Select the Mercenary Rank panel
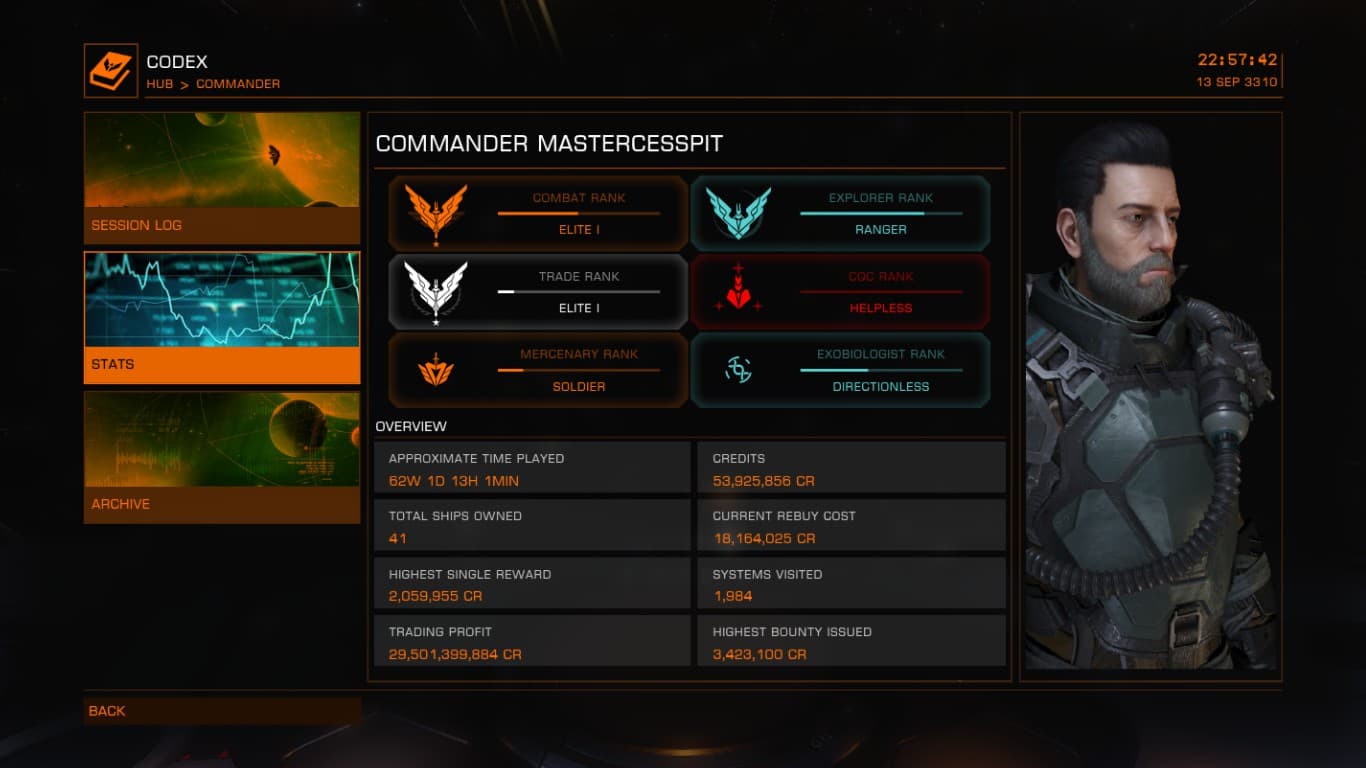This screenshot has height=768, width=1366. (538, 370)
